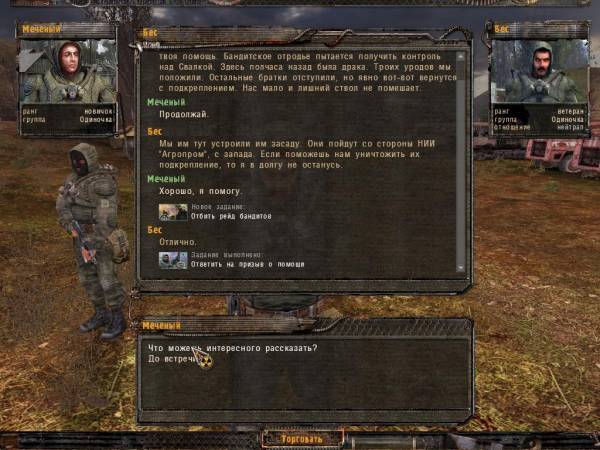600x450 pixels.
Task: Open trade with the Торговать button
Action: [x=302, y=438]
